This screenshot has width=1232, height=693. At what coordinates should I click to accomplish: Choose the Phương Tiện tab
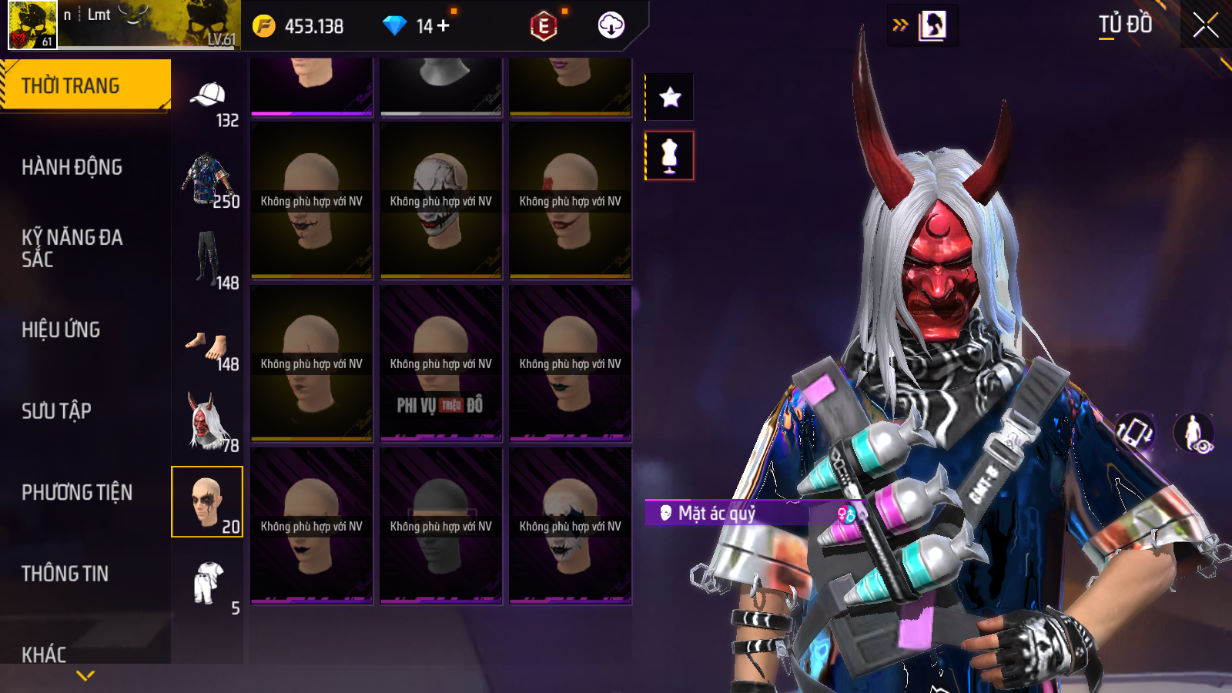coord(77,492)
